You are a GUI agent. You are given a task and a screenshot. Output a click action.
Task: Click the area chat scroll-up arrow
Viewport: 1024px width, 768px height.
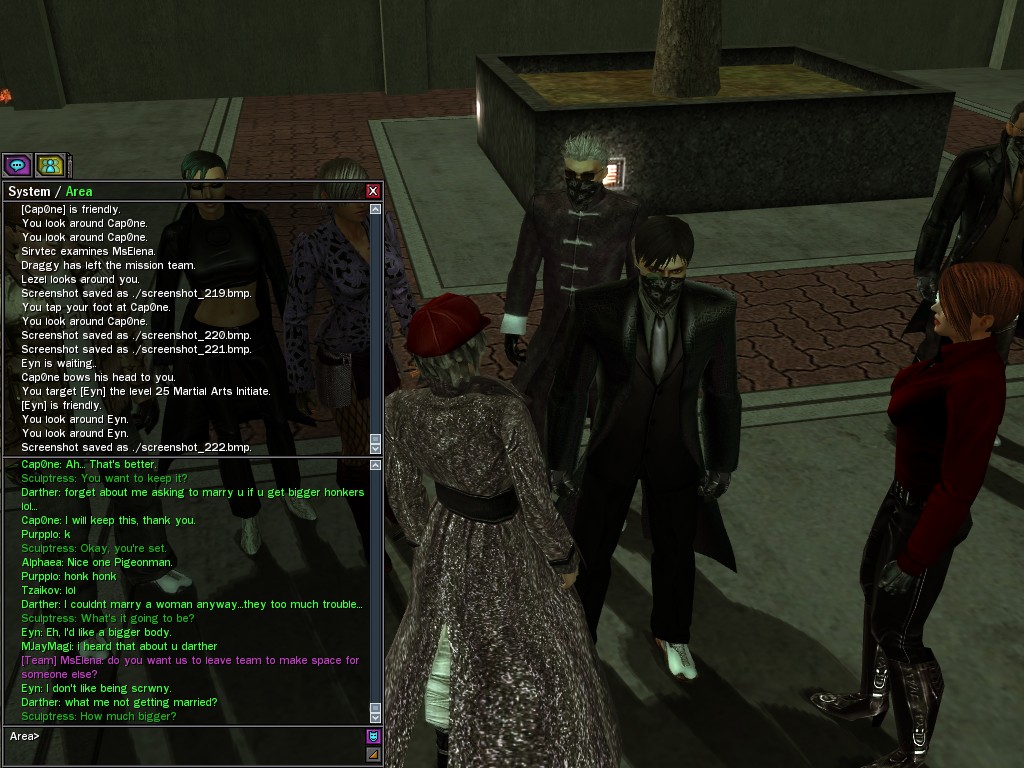[x=376, y=465]
